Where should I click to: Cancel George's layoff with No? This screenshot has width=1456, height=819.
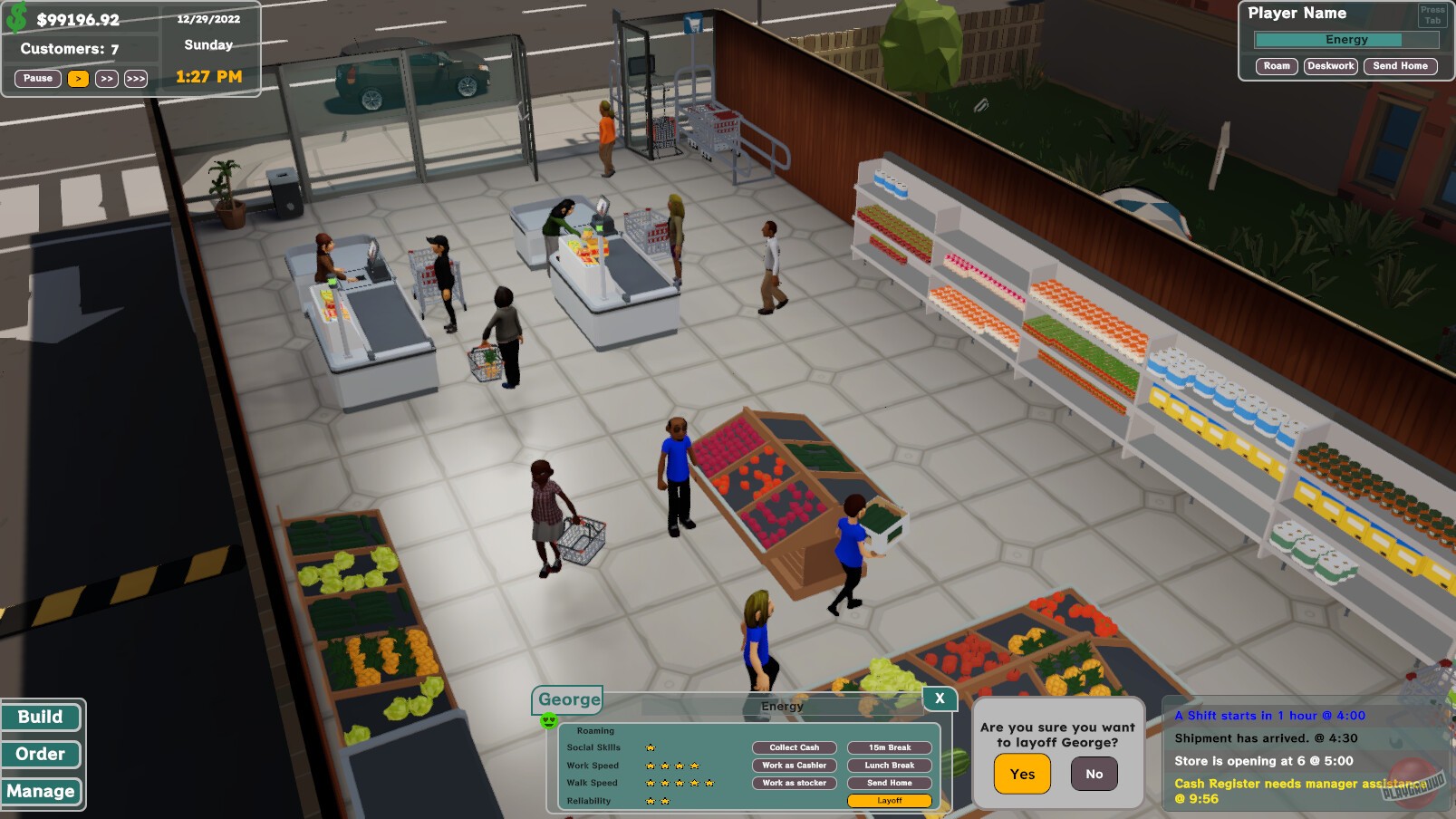coord(1094,774)
